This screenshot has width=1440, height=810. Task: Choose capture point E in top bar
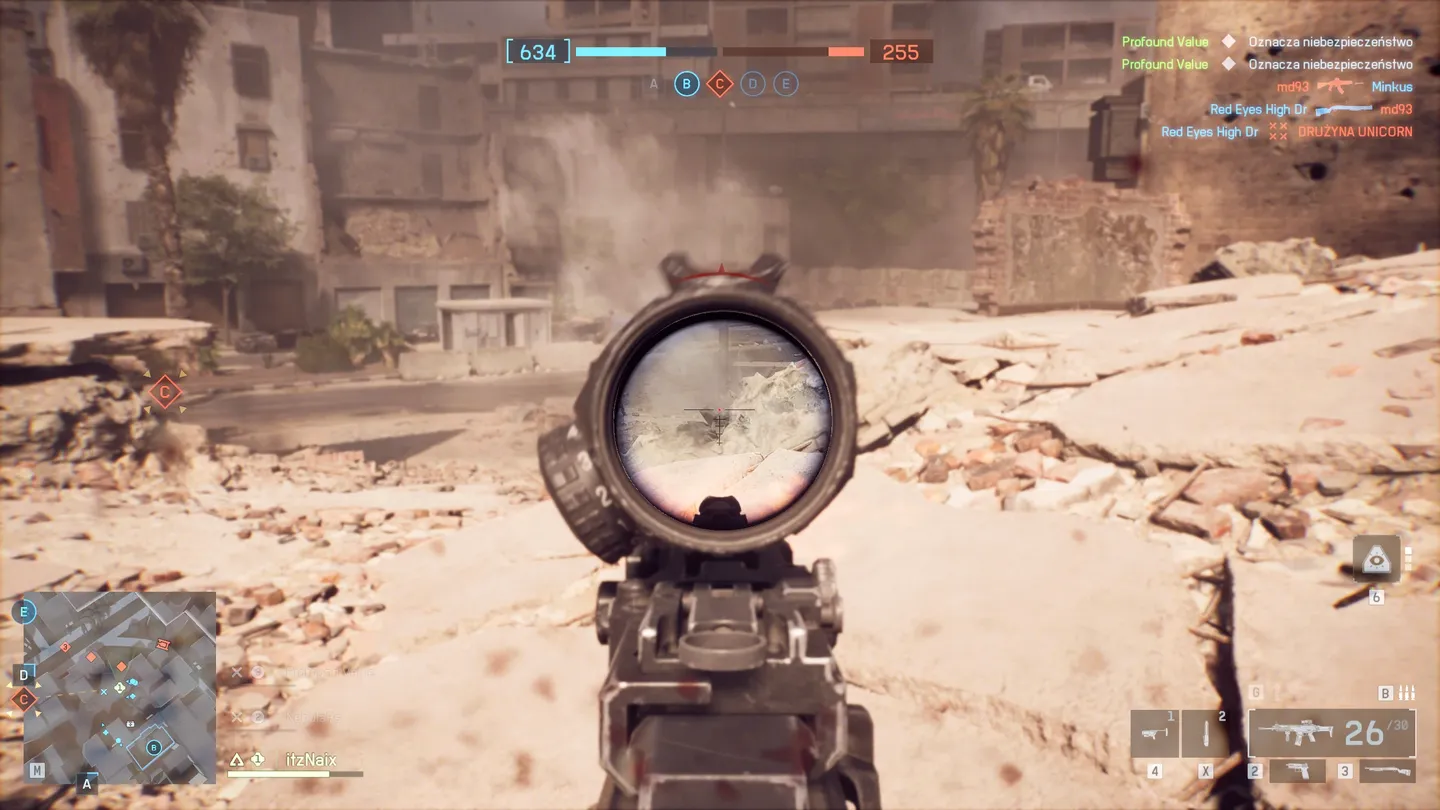coord(786,84)
